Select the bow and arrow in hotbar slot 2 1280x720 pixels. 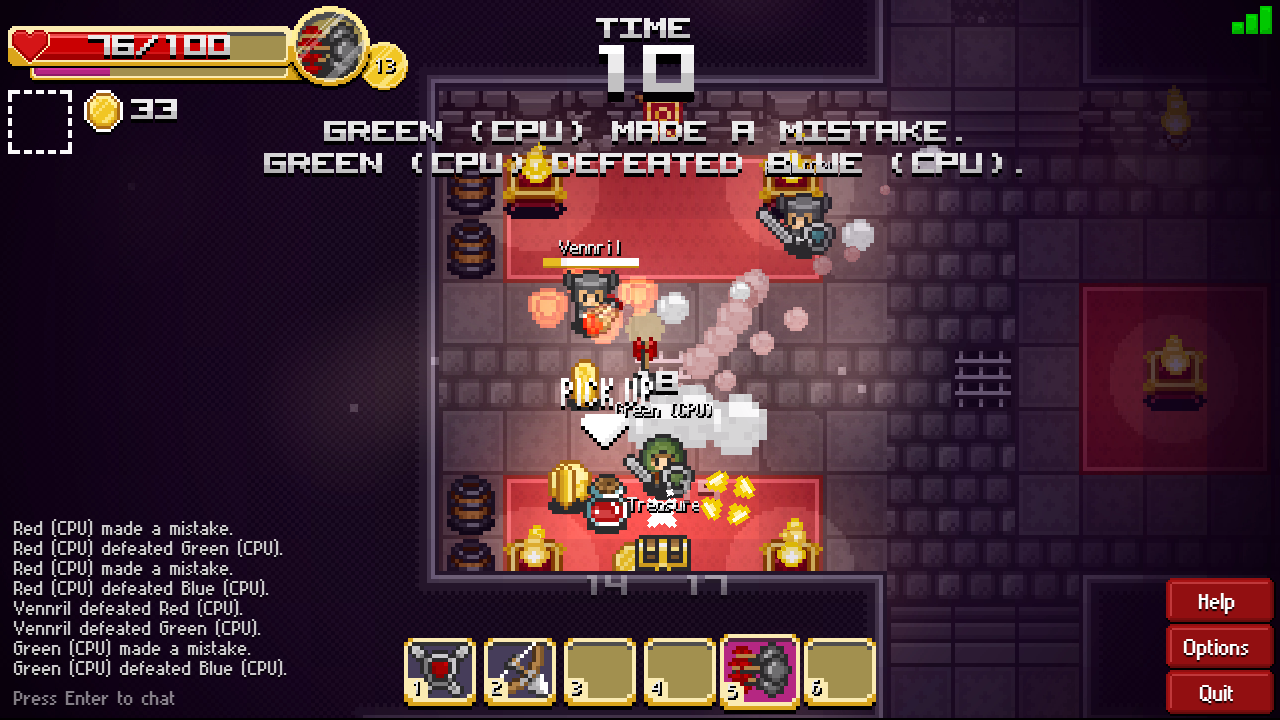tap(519, 671)
